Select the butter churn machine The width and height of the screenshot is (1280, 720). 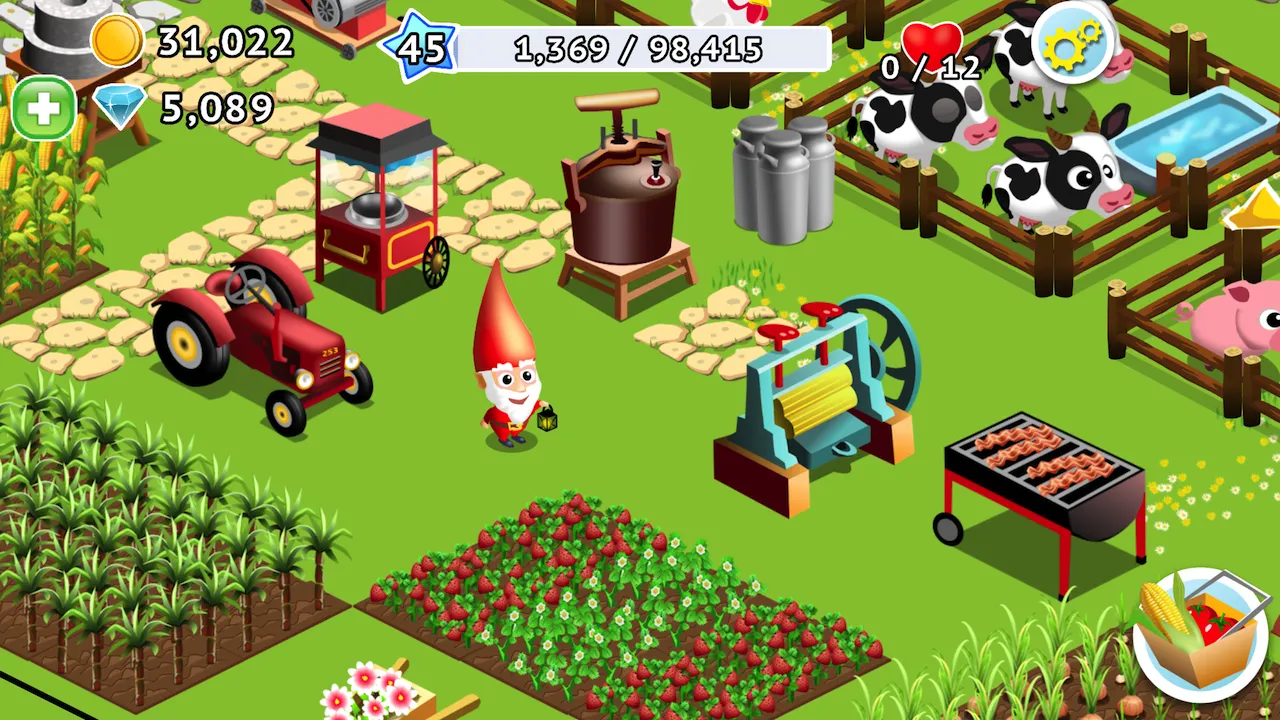(x=625, y=200)
